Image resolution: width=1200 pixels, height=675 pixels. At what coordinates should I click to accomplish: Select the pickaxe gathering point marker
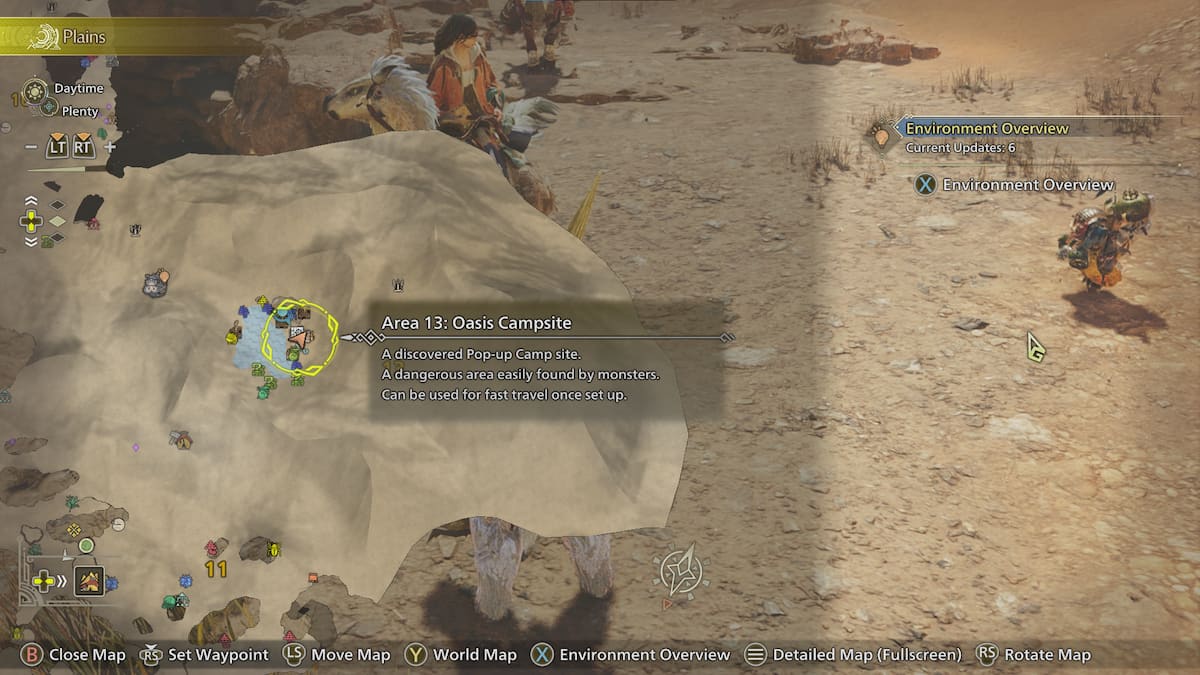[181, 438]
